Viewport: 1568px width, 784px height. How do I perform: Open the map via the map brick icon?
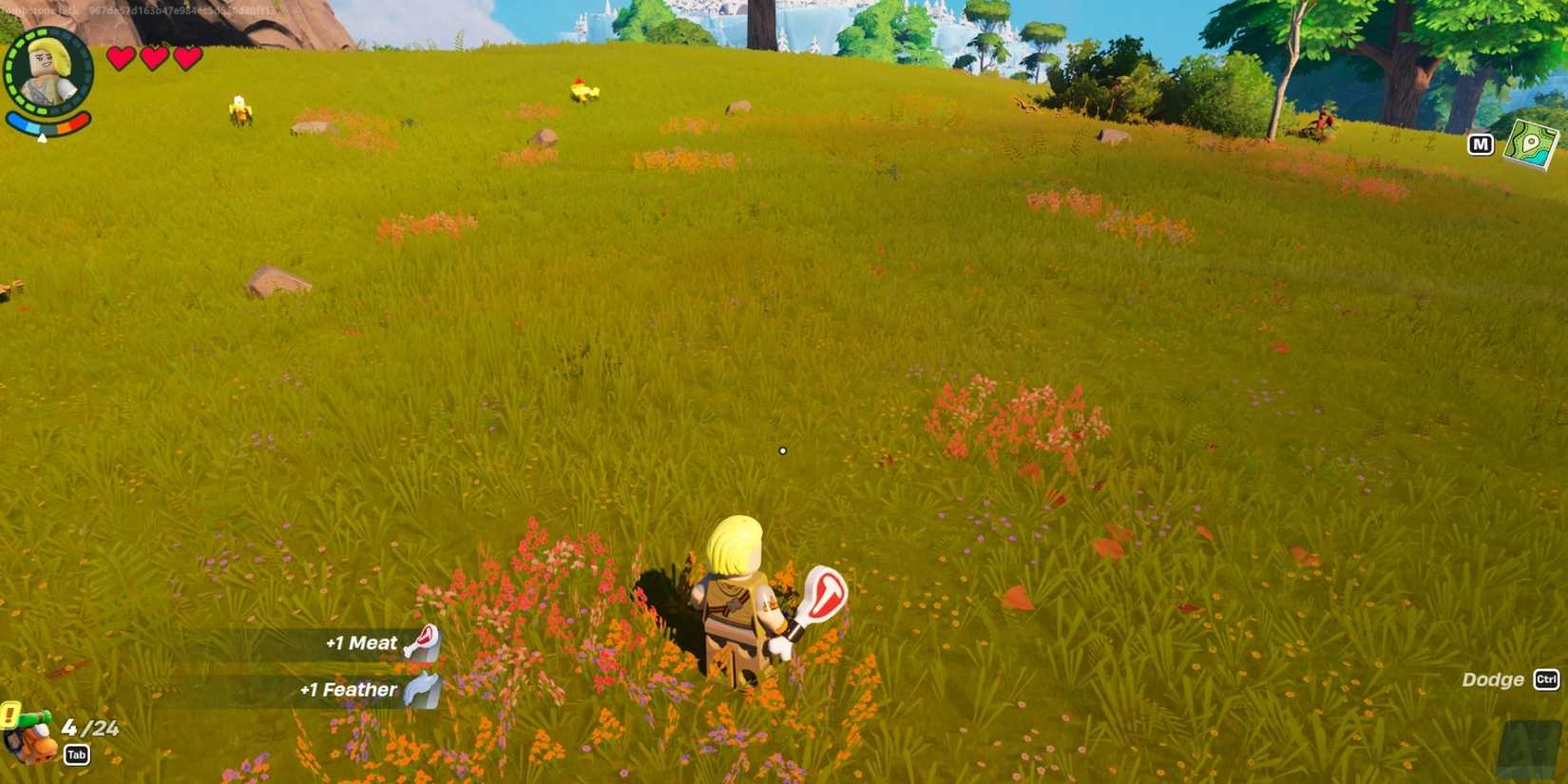tap(1532, 143)
